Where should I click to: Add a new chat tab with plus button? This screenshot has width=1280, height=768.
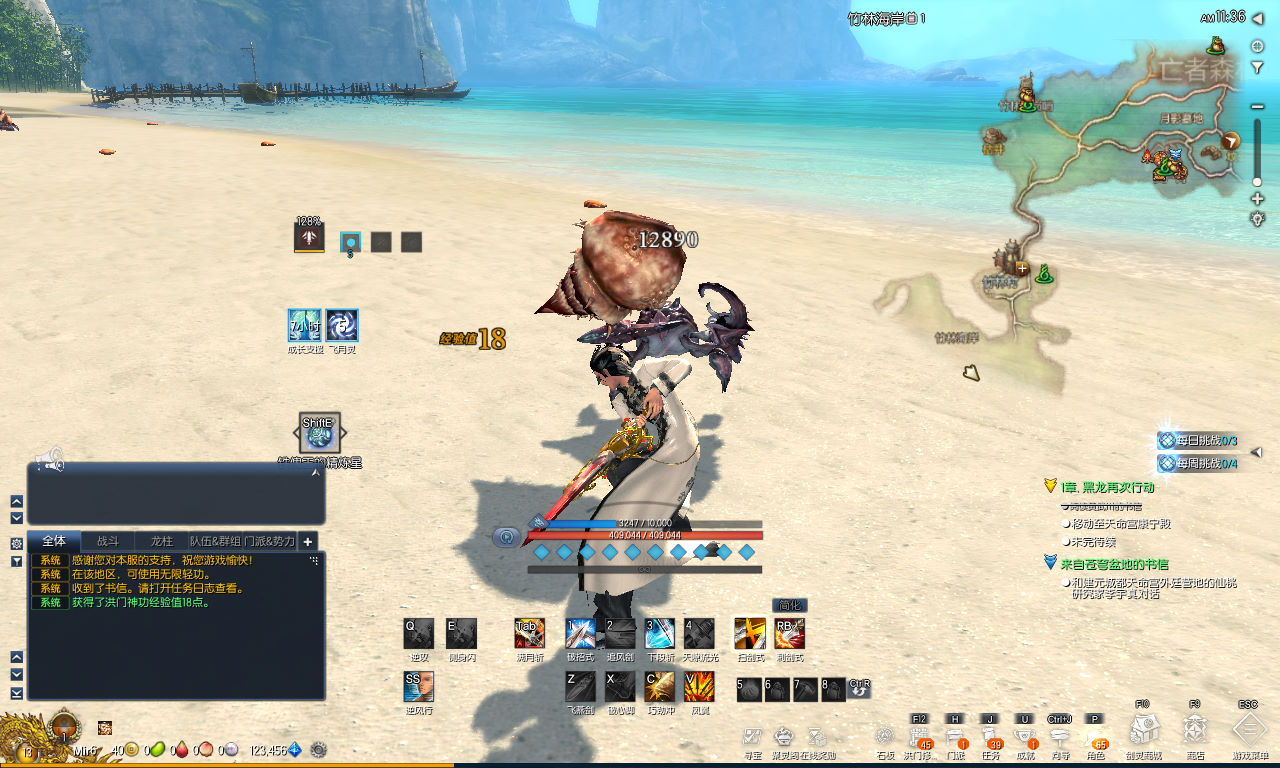coord(308,541)
